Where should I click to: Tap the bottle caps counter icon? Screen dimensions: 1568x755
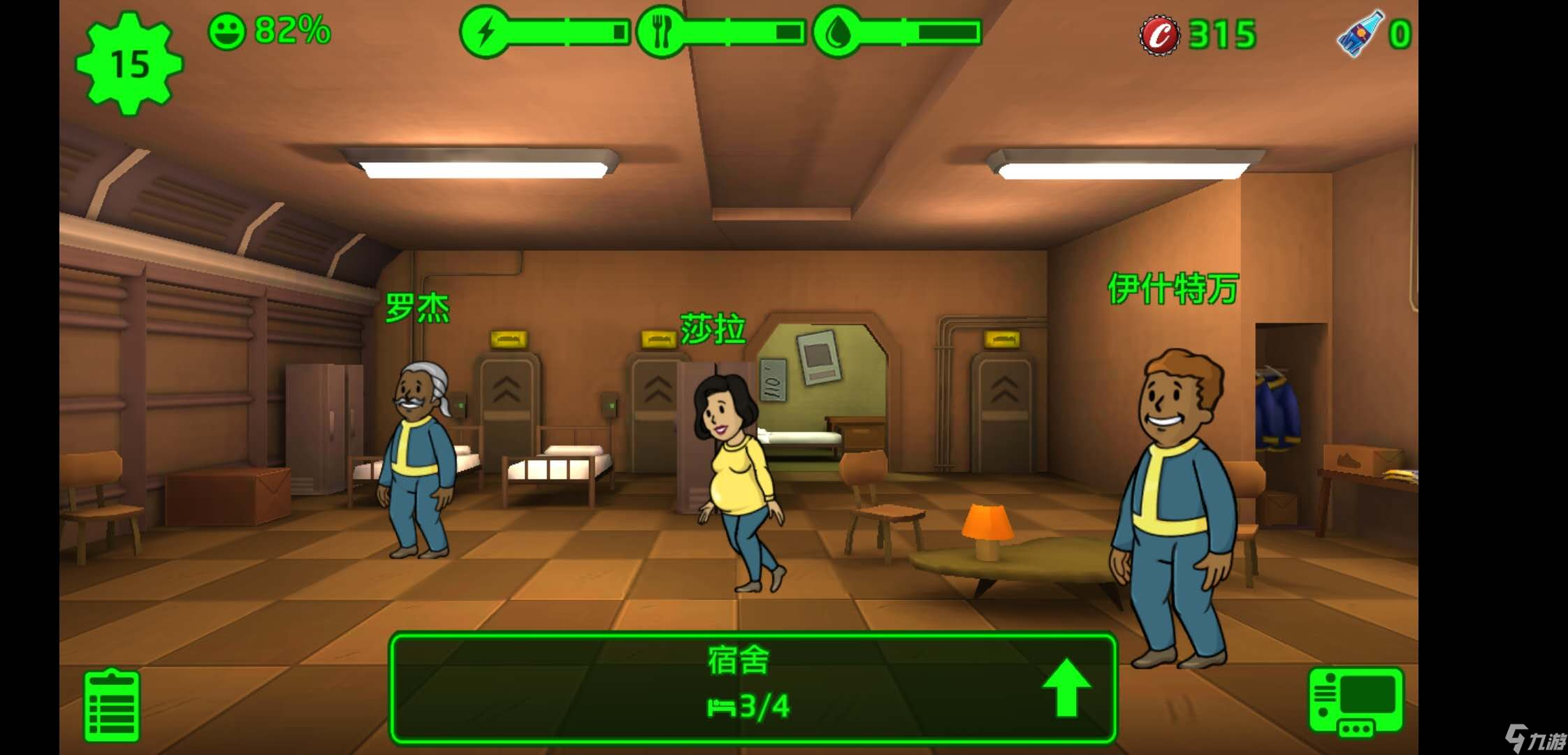tap(1160, 34)
